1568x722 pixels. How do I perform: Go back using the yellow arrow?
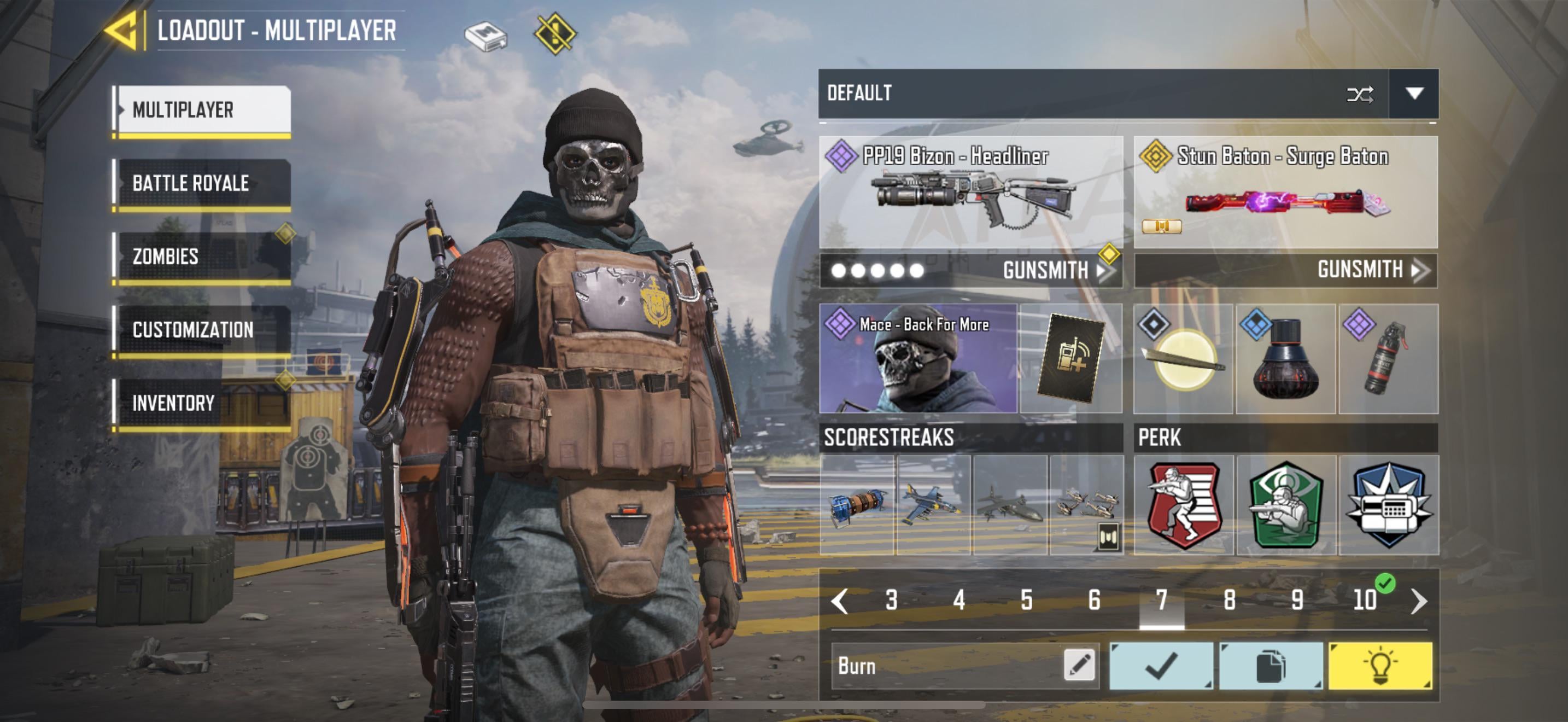click(x=124, y=31)
